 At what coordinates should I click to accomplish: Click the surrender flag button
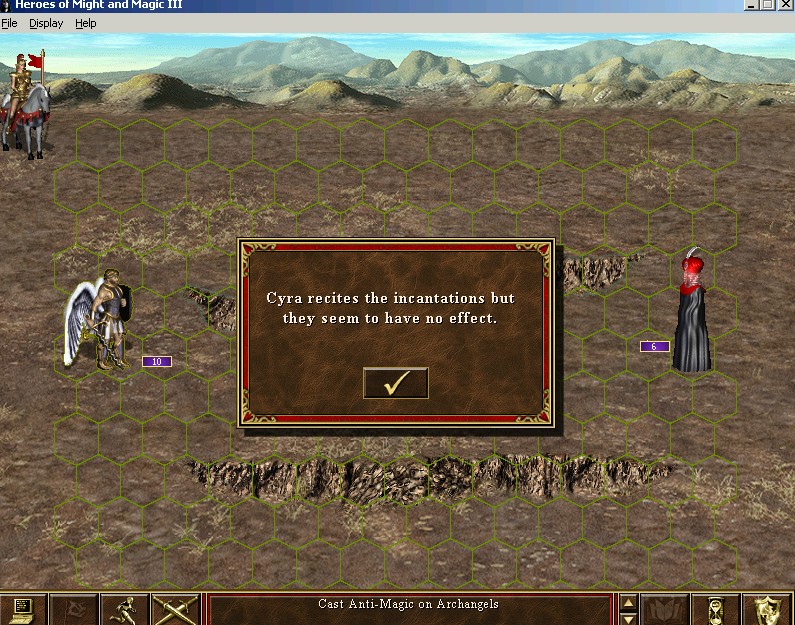click(x=74, y=609)
